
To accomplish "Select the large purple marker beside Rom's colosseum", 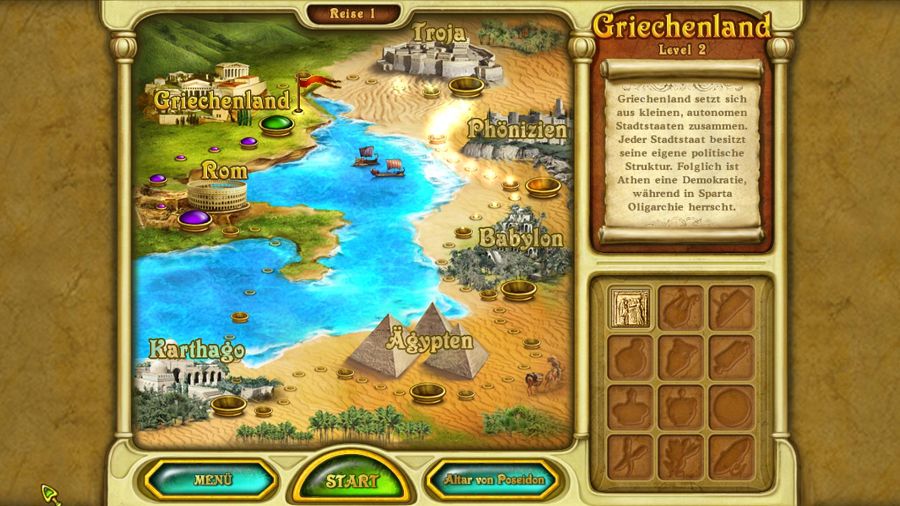I will (x=195, y=218).
